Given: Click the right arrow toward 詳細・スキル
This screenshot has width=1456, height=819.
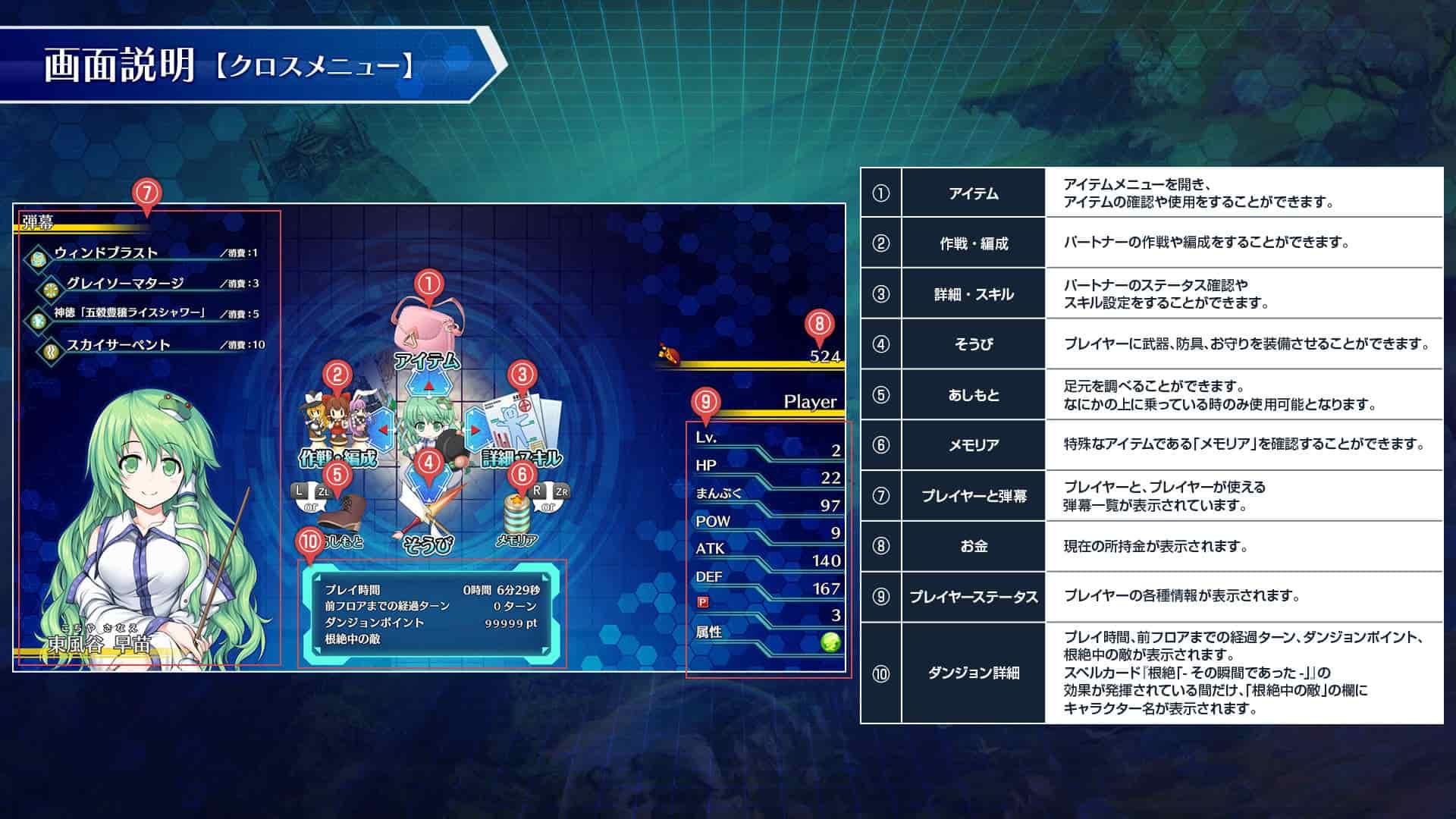Looking at the screenshot, I should 475,429.
